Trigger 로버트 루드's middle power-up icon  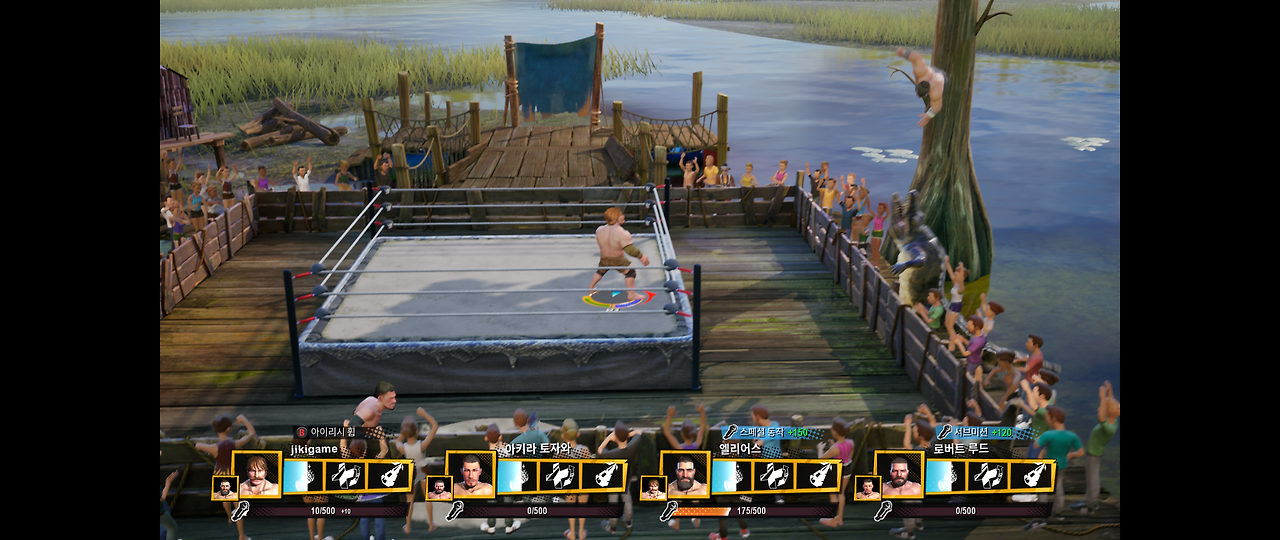point(988,476)
